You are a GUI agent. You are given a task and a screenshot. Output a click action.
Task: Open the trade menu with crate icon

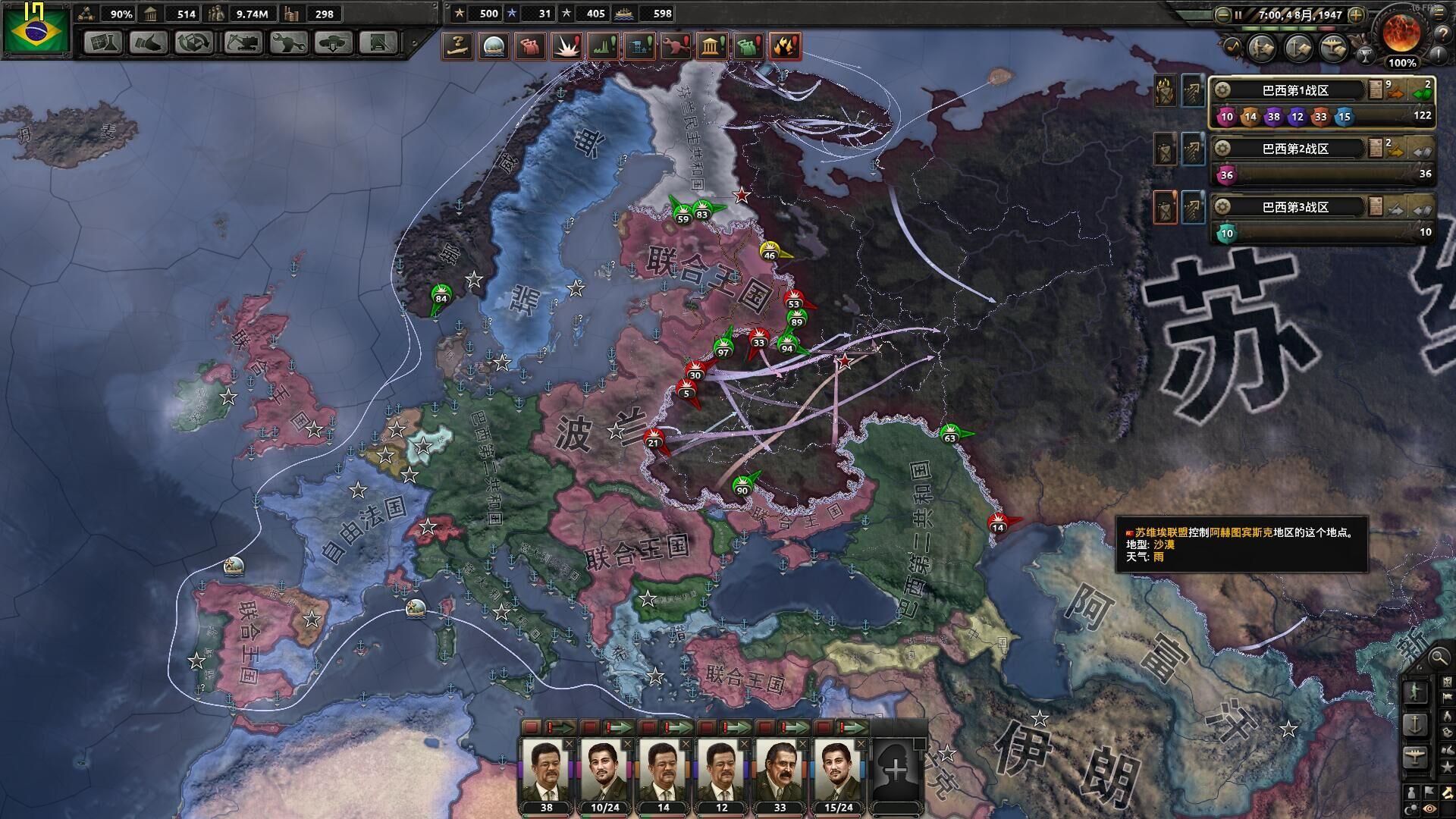point(194,42)
